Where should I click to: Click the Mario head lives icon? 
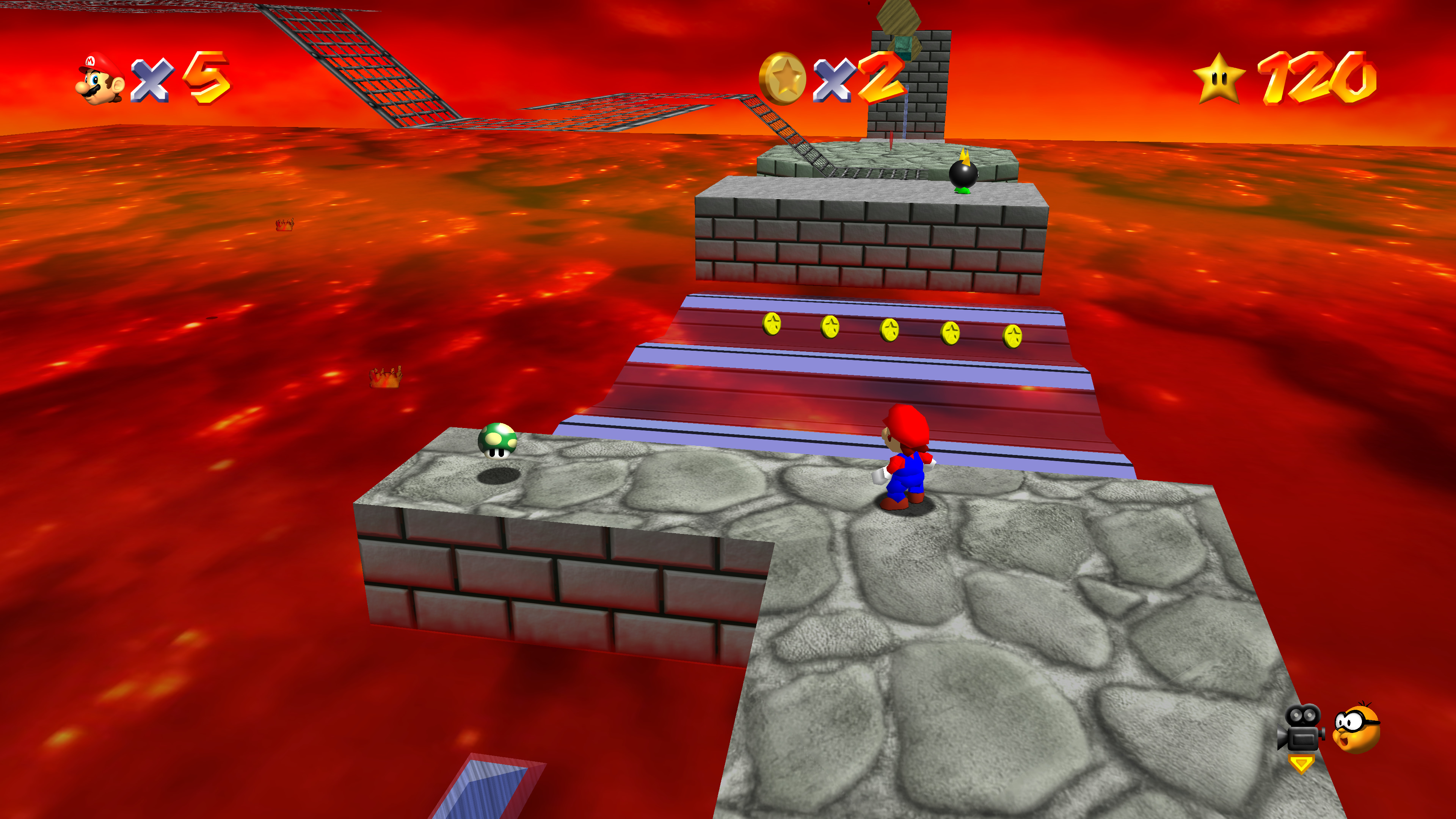(x=100, y=79)
